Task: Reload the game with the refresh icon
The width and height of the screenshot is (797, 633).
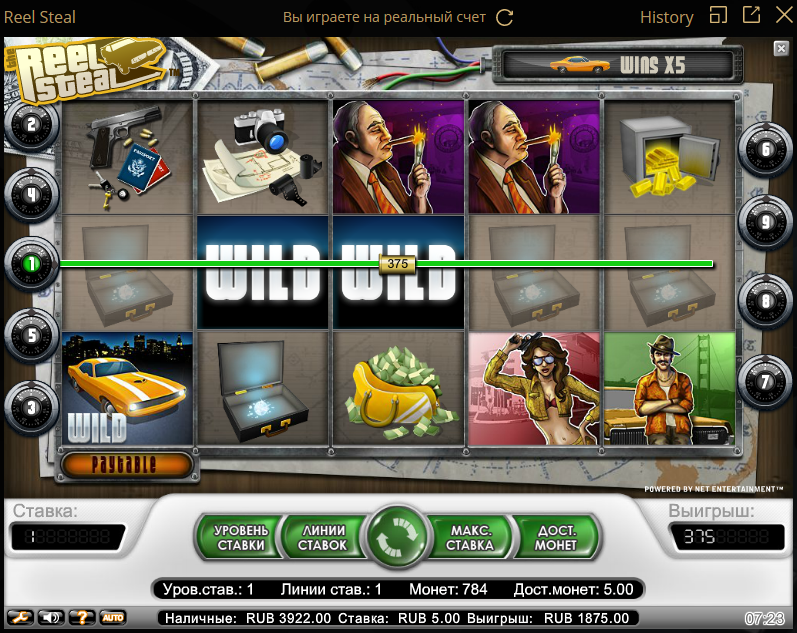Action: [505, 17]
